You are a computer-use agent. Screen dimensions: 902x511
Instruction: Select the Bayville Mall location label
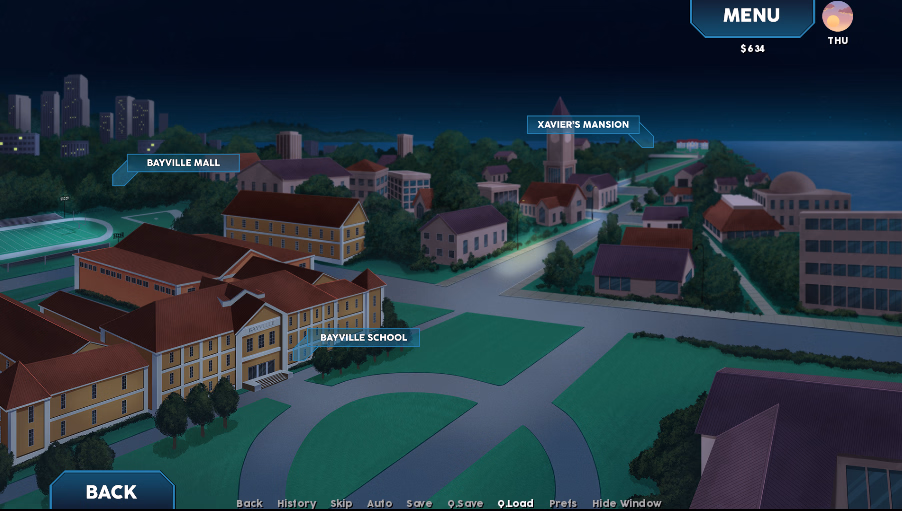[x=183, y=163]
